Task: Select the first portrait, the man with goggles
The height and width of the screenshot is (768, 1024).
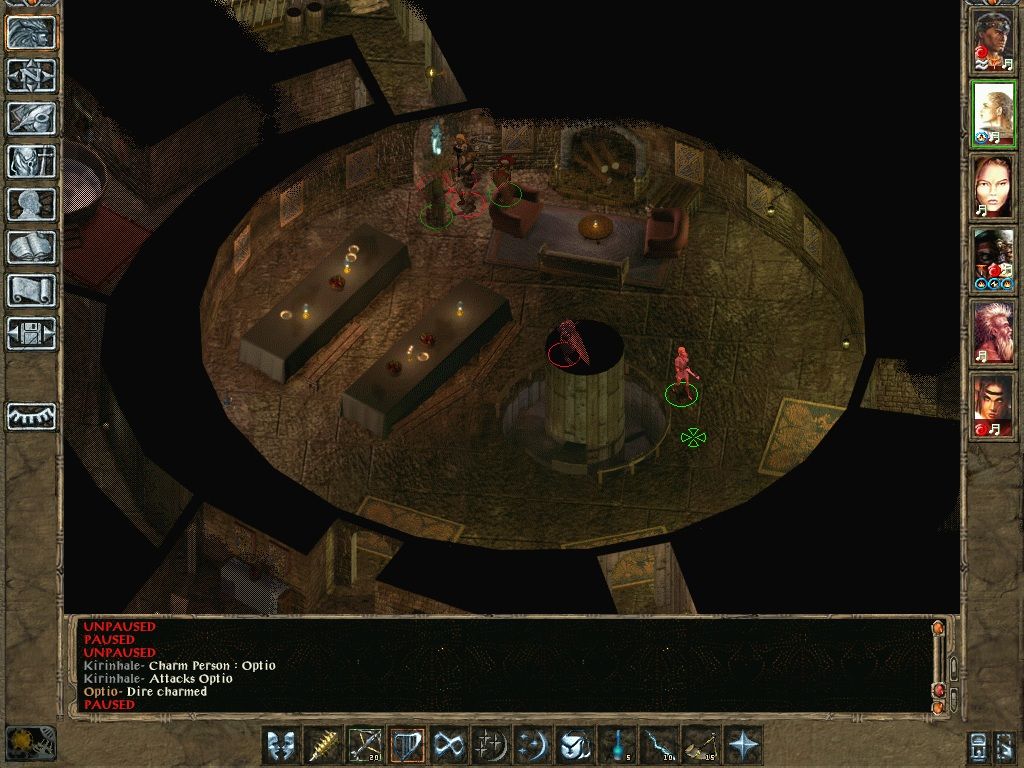Action: tap(994, 42)
